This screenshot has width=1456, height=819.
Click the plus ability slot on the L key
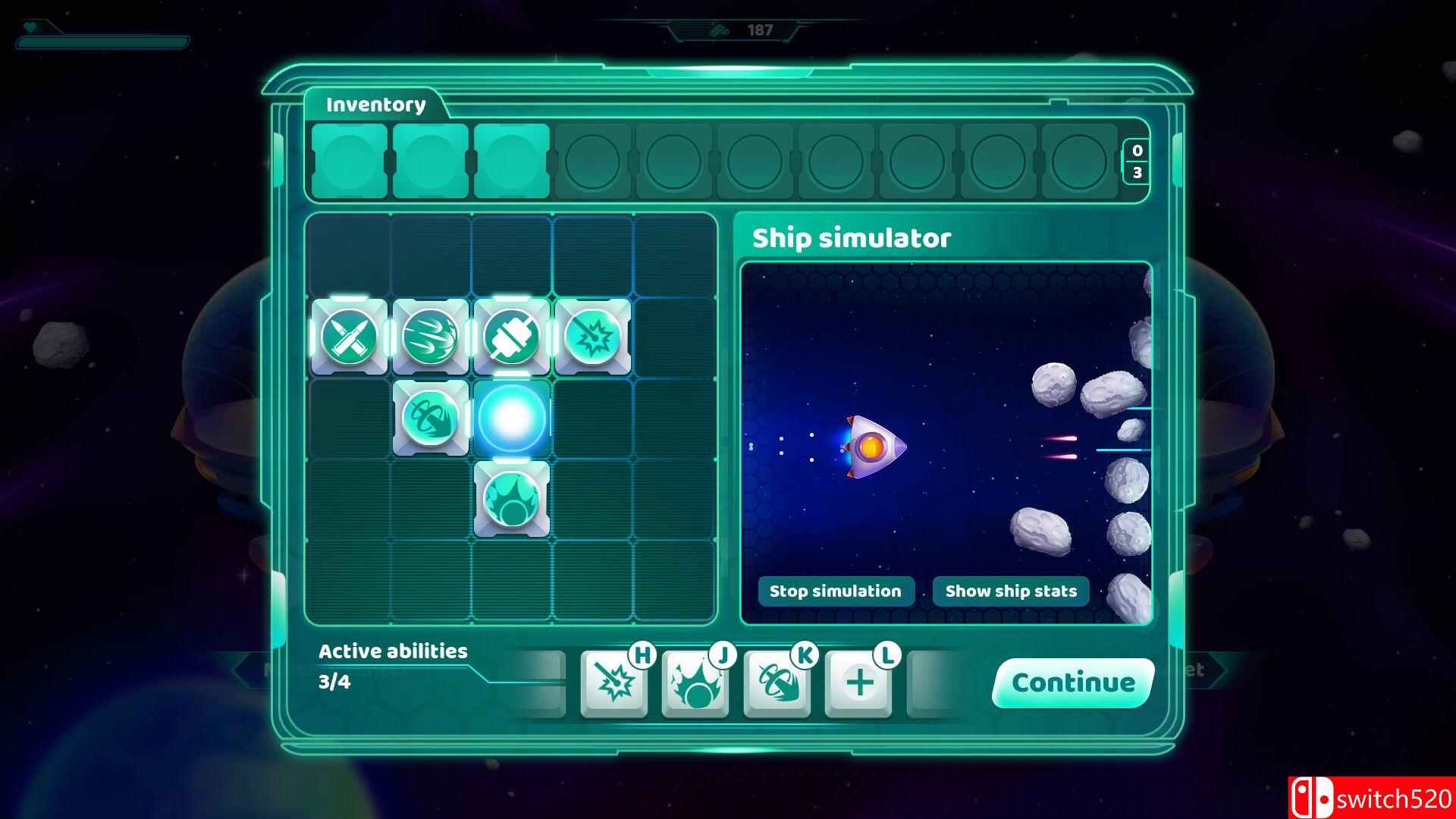[x=858, y=682]
